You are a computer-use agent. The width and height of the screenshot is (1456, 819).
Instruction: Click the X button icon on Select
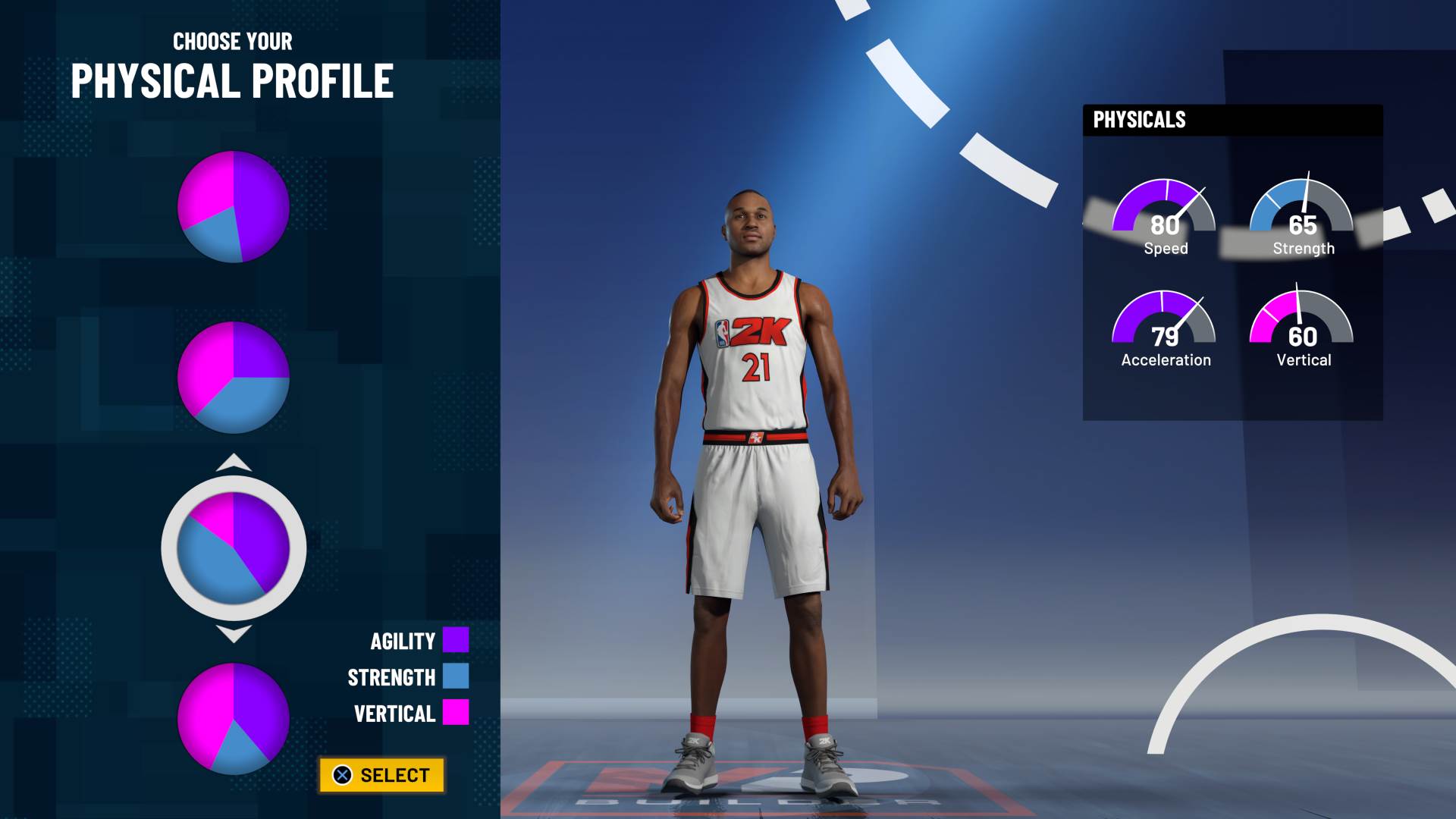coord(343,775)
